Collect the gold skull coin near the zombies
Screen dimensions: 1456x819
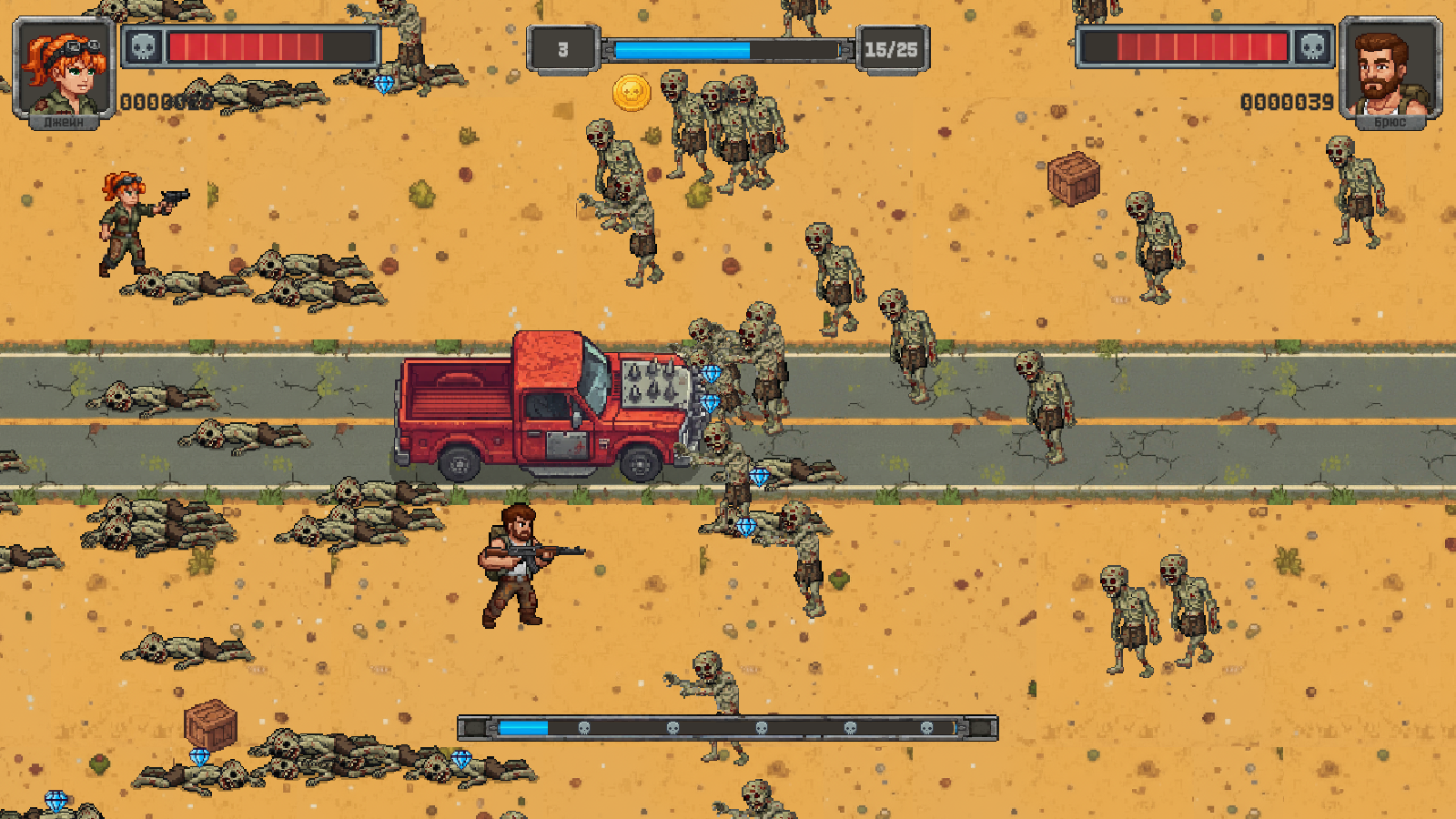[631, 91]
